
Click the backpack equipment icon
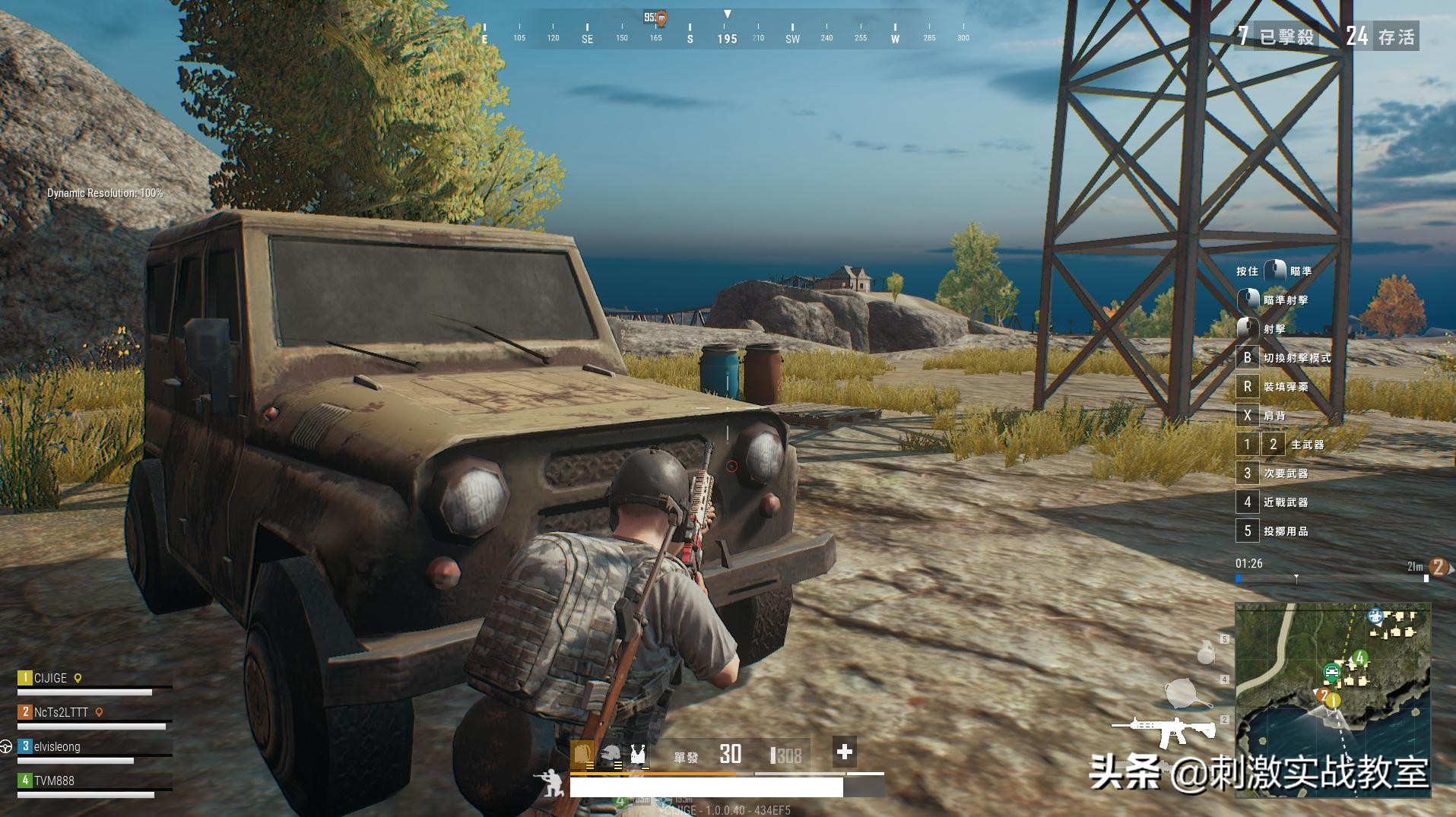tap(582, 754)
